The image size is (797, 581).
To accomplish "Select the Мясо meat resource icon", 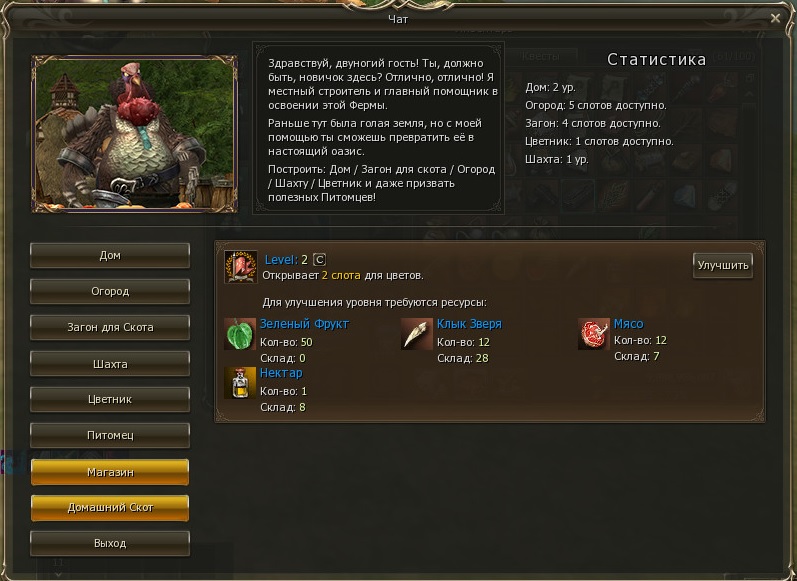I will coord(594,334).
